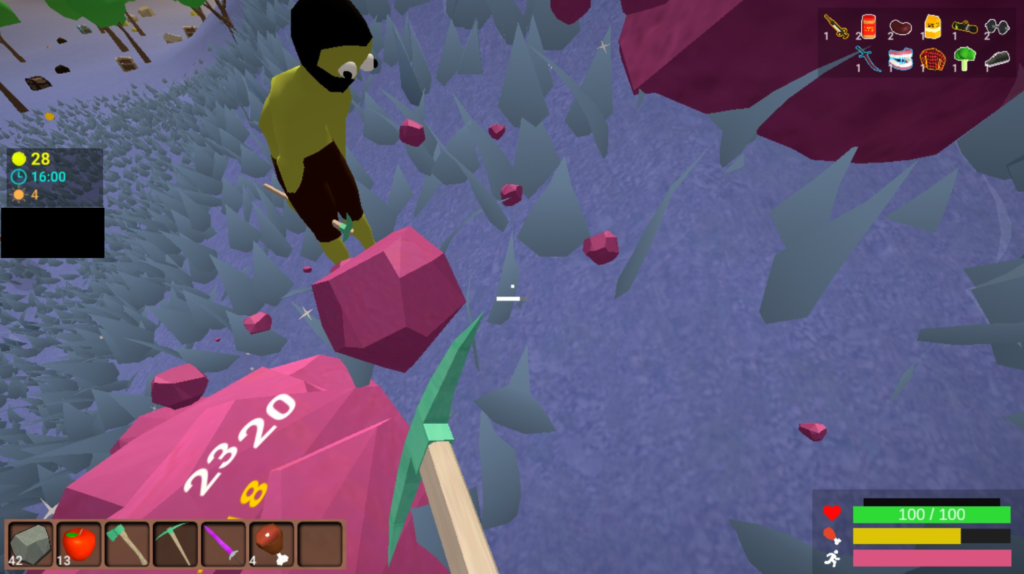Click the syringe powerup icon
Image resolution: width=1024 pixels, height=574 pixels.
(836, 26)
